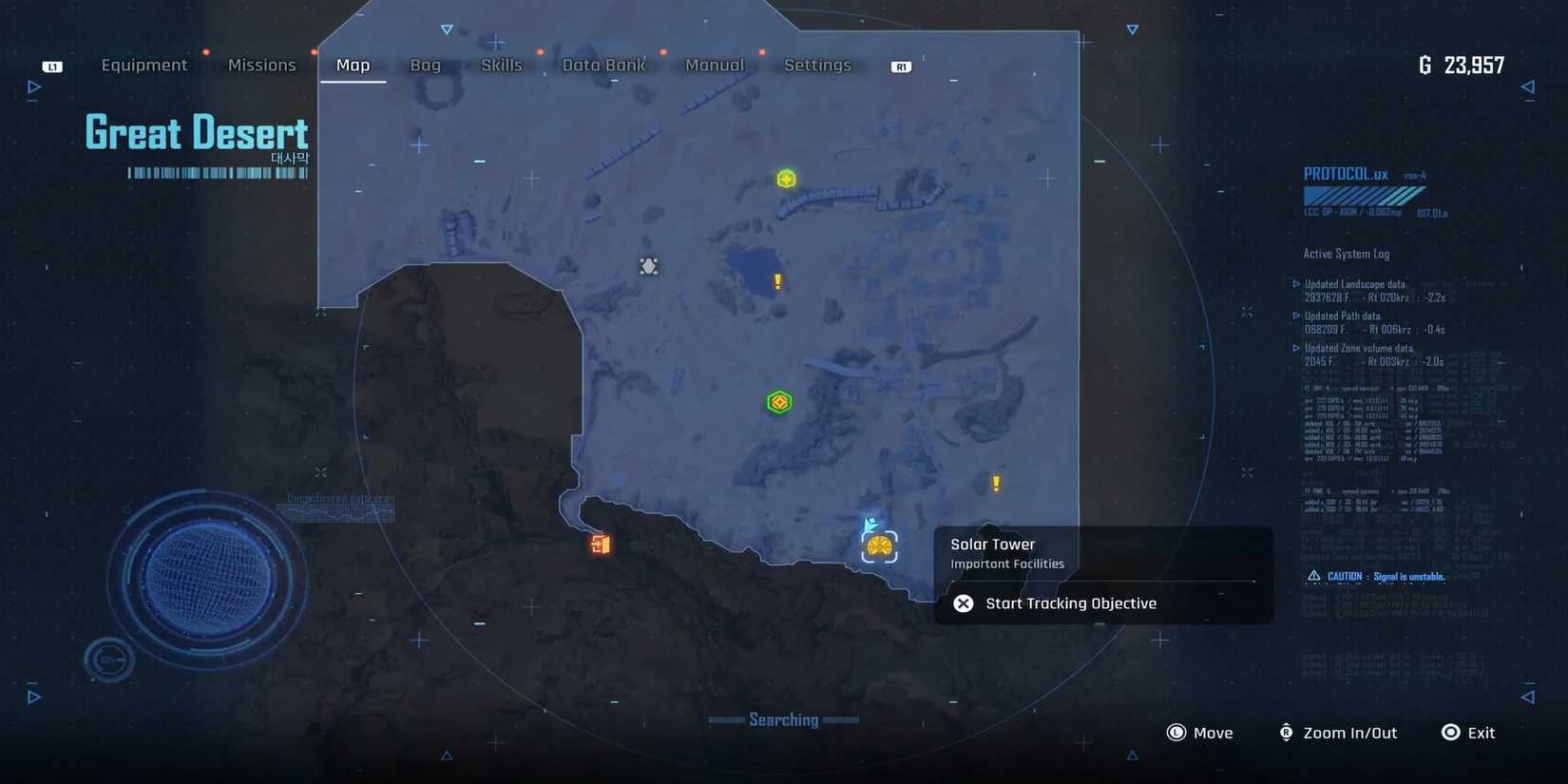Click the blue flag marker above the Solar Tower

pyautogui.click(x=868, y=523)
